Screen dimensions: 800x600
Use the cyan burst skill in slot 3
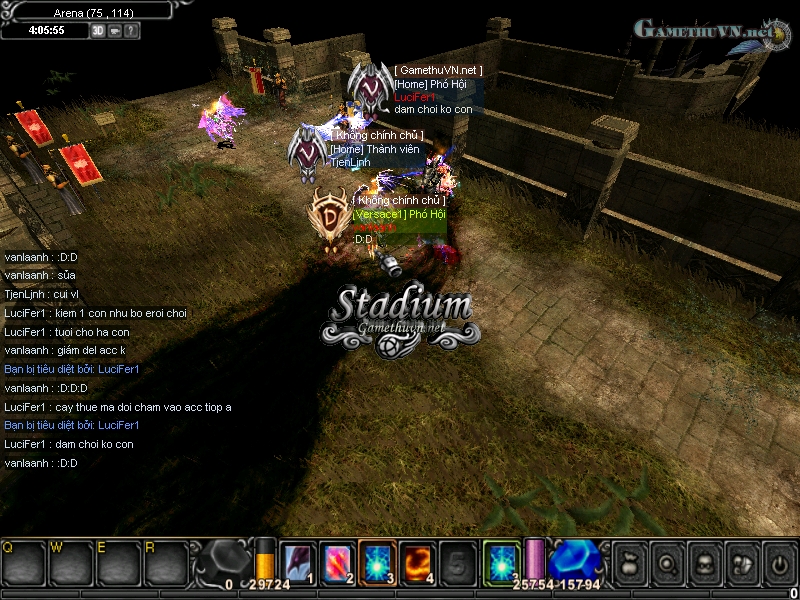pos(377,563)
